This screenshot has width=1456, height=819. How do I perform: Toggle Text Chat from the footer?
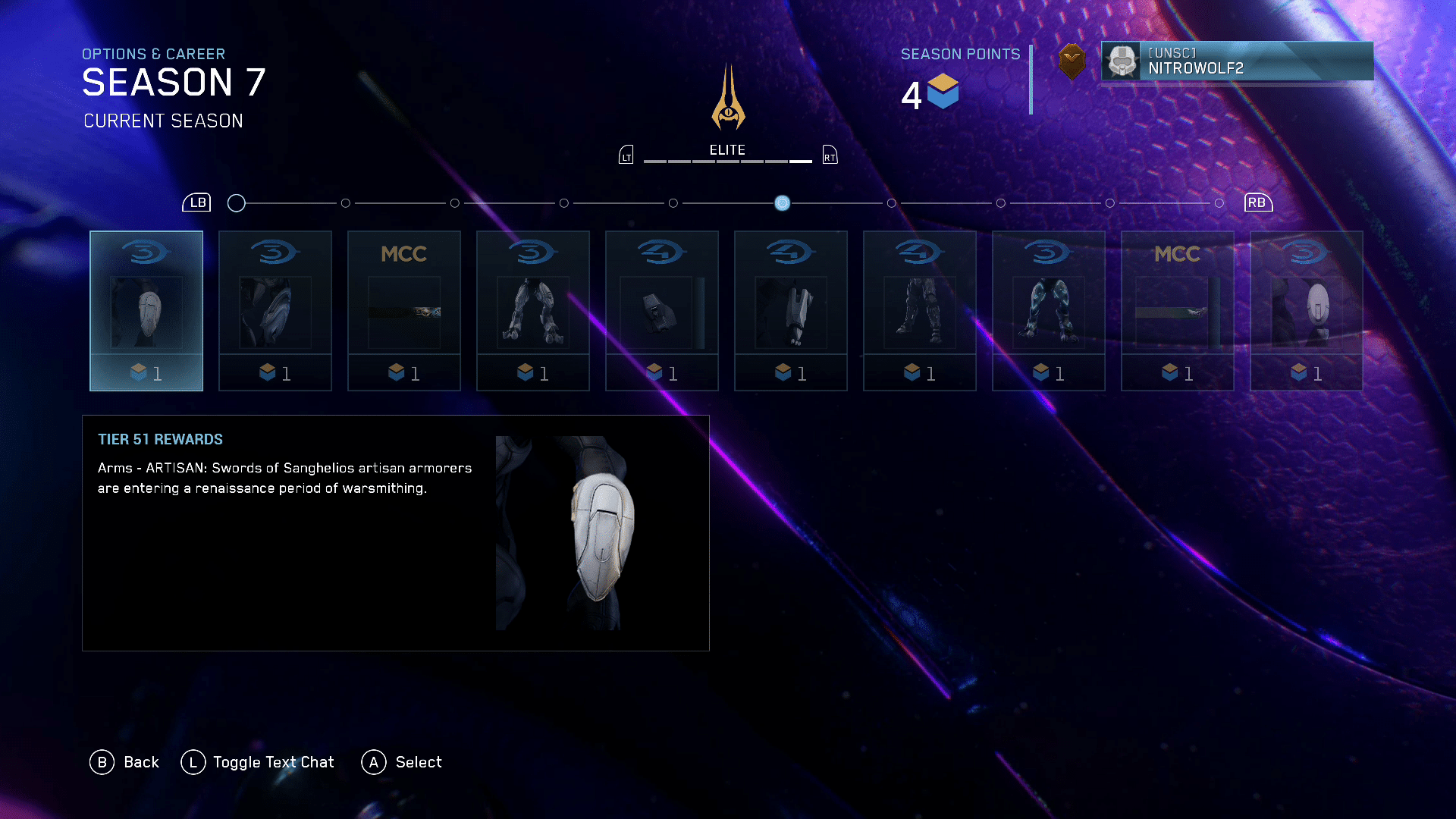[258, 762]
